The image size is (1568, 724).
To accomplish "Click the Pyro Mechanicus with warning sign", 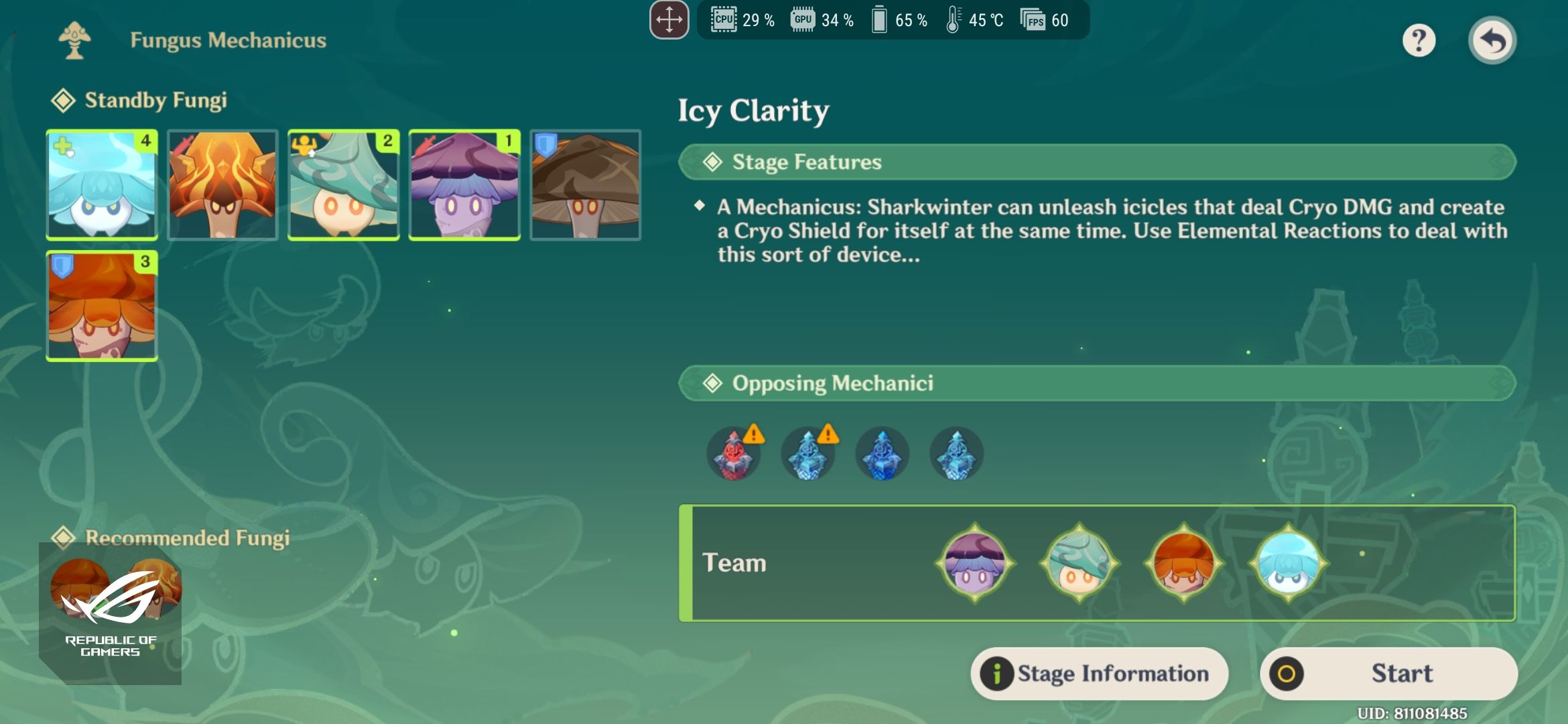I will pos(733,454).
